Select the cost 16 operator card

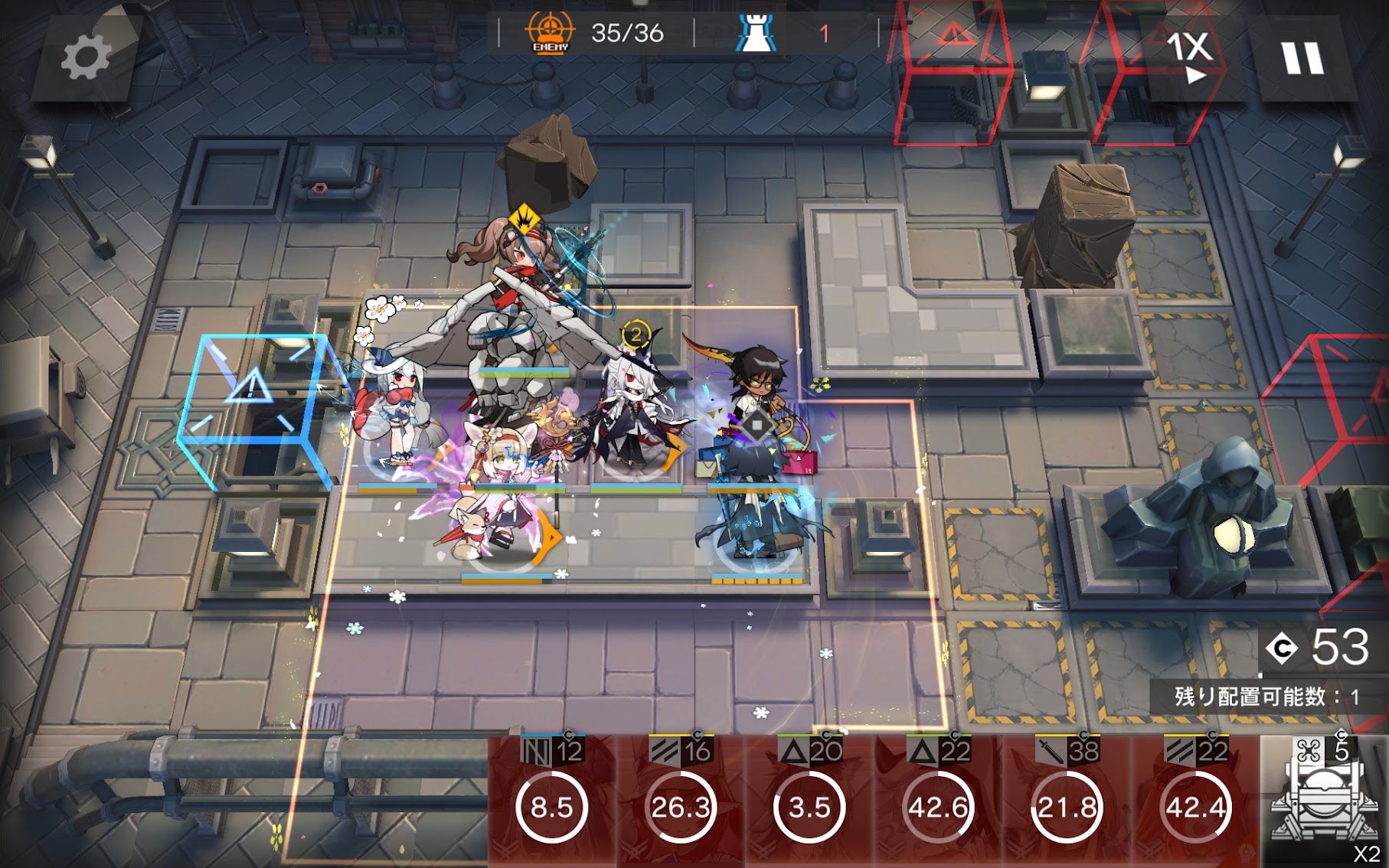tap(681, 801)
